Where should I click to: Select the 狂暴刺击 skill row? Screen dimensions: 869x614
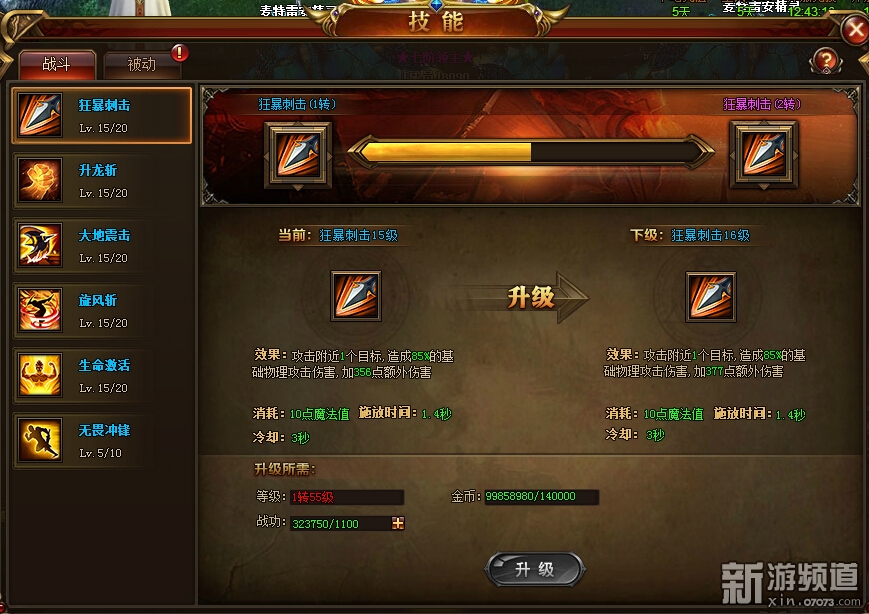(x=101, y=116)
